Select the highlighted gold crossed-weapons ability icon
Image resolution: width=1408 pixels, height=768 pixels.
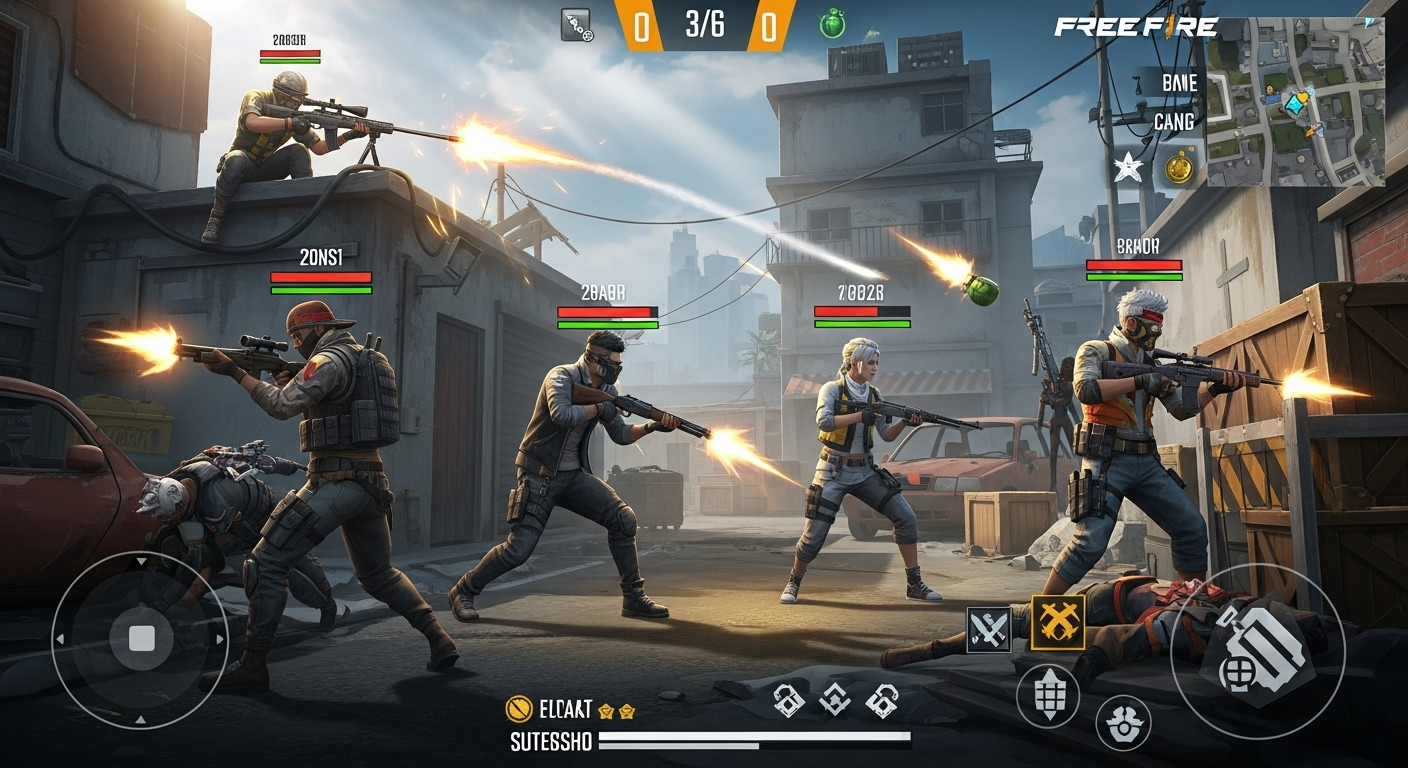pos(1057,620)
